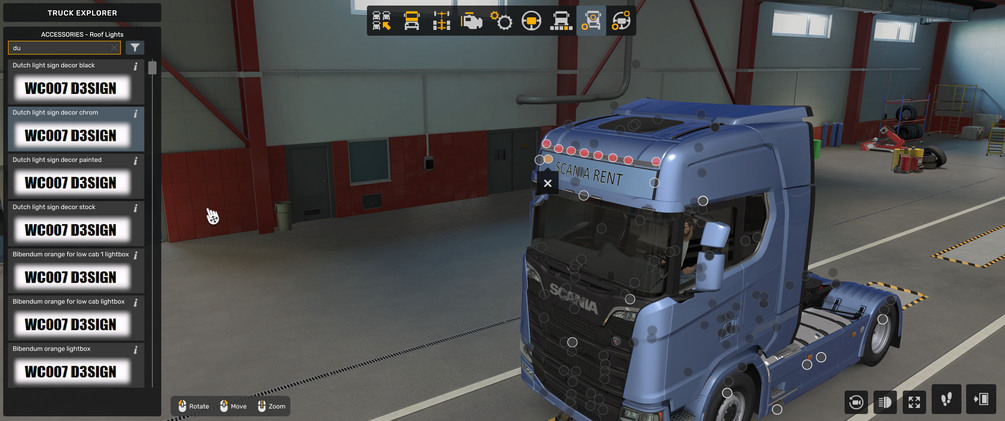Open the accessory filter options
Screen dimensions: 1005x421
pyautogui.click(x=136, y=48)
